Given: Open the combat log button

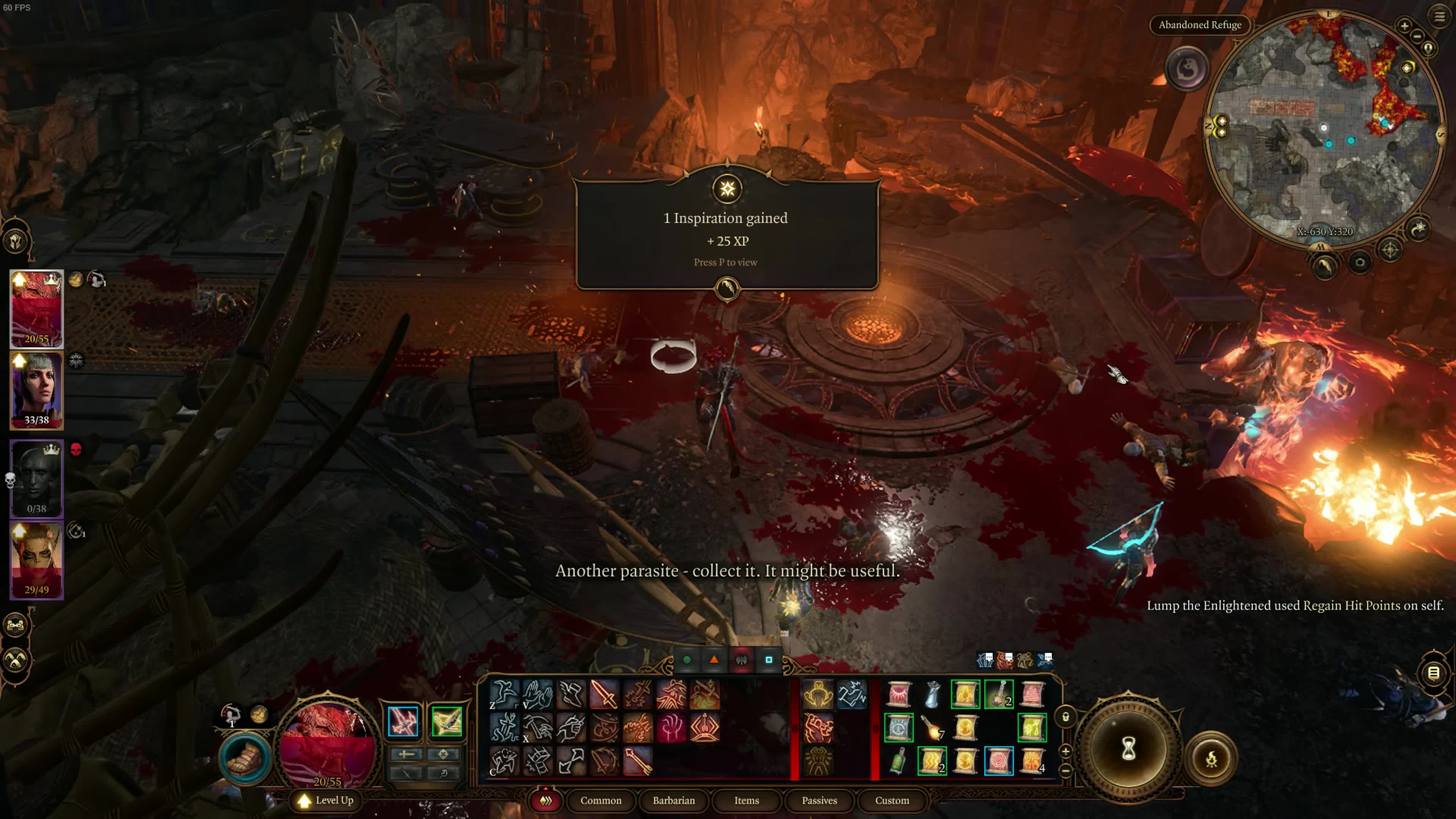Looking at the screenshot, I should [x=1433, y=673].
